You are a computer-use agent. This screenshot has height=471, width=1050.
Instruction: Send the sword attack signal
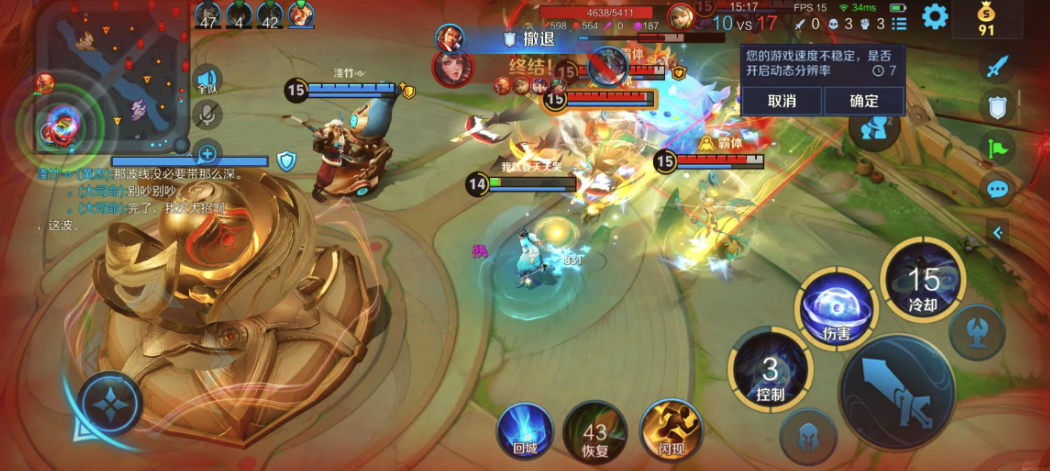(997, 67)
